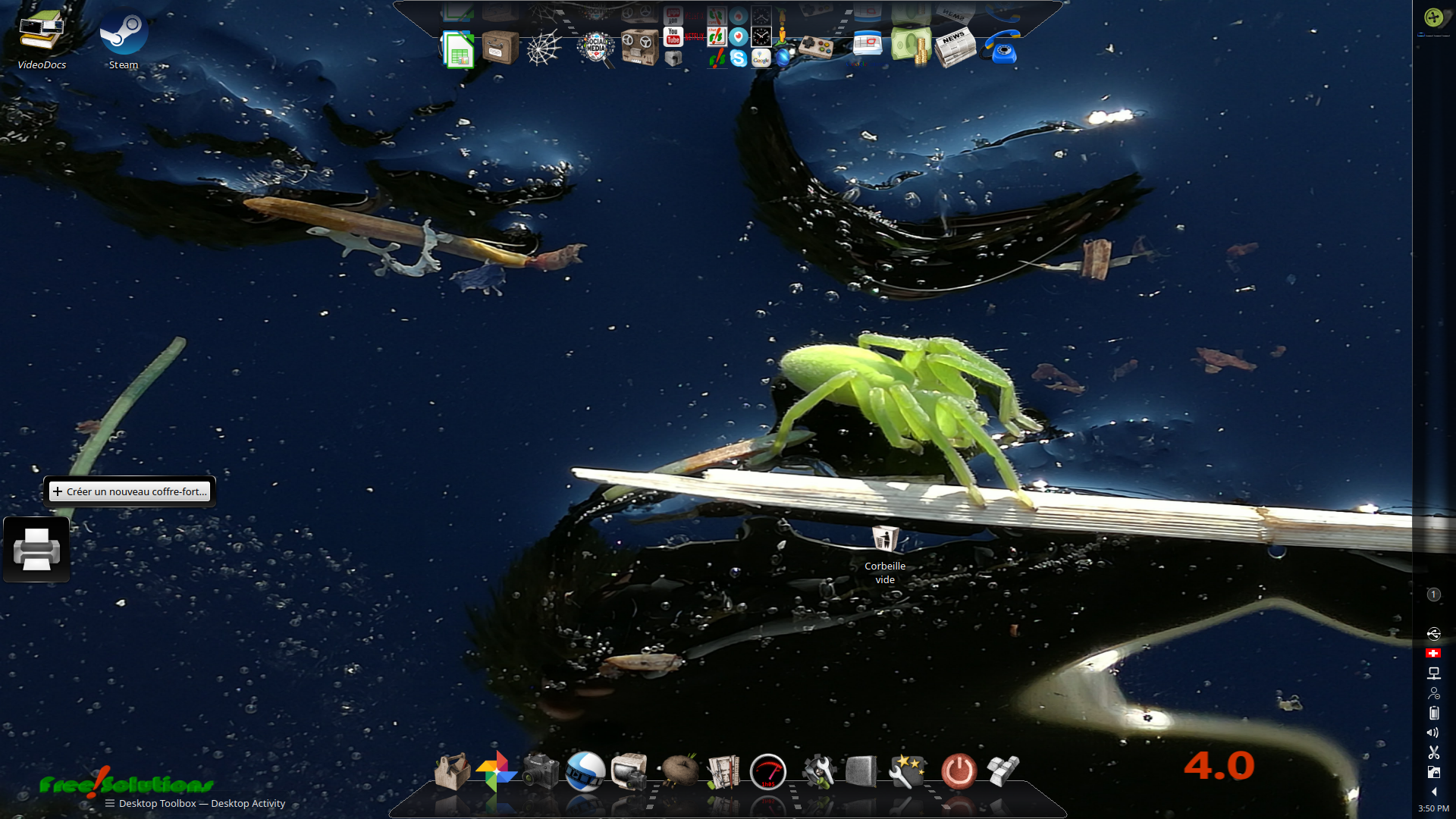1456x819 pixels.
Task: Launch the blue telephone dock icon
Action: [1002, 48]
